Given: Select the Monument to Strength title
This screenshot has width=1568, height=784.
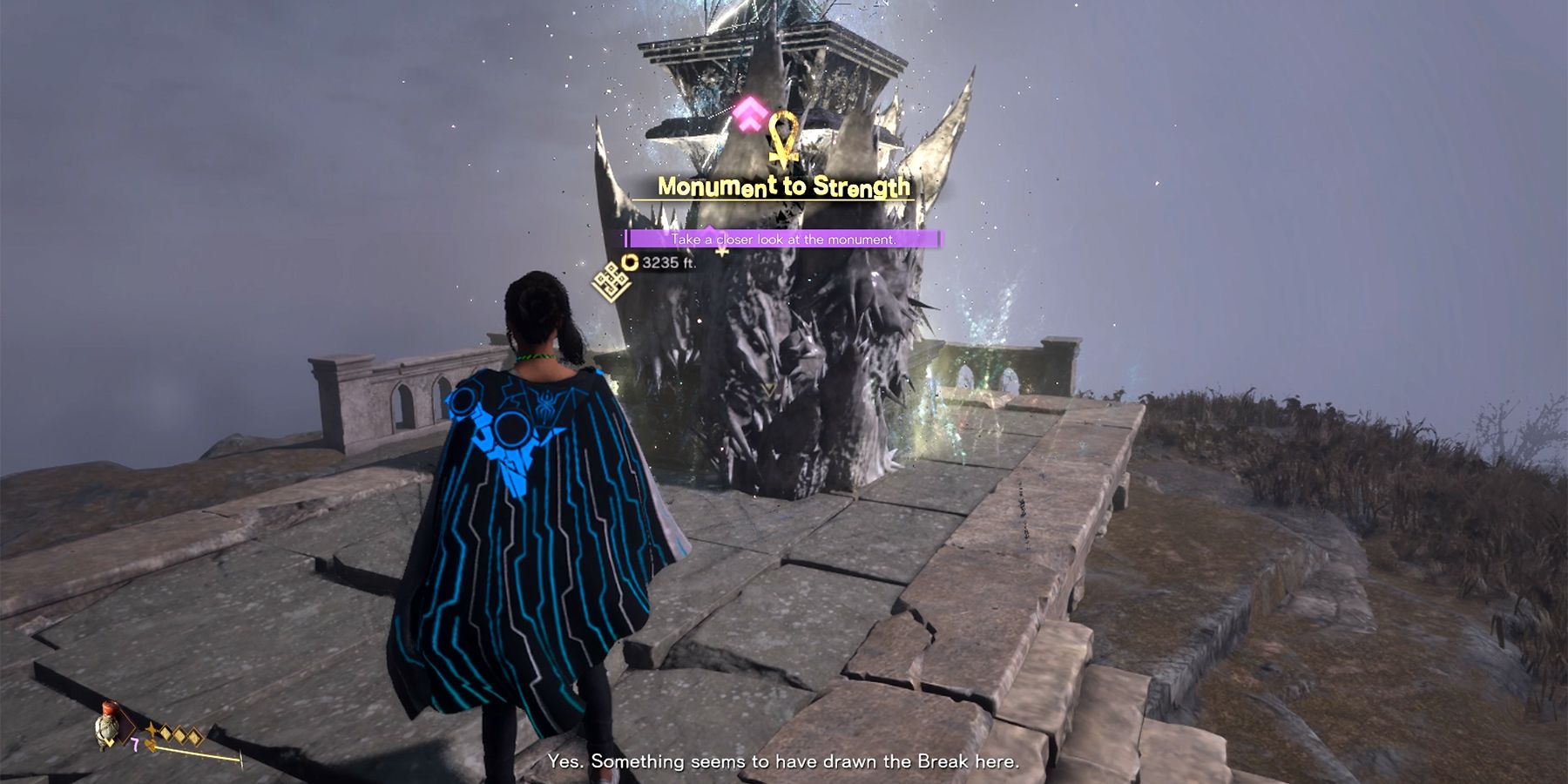Looking at the screenshot, I should tap(785, 186).
